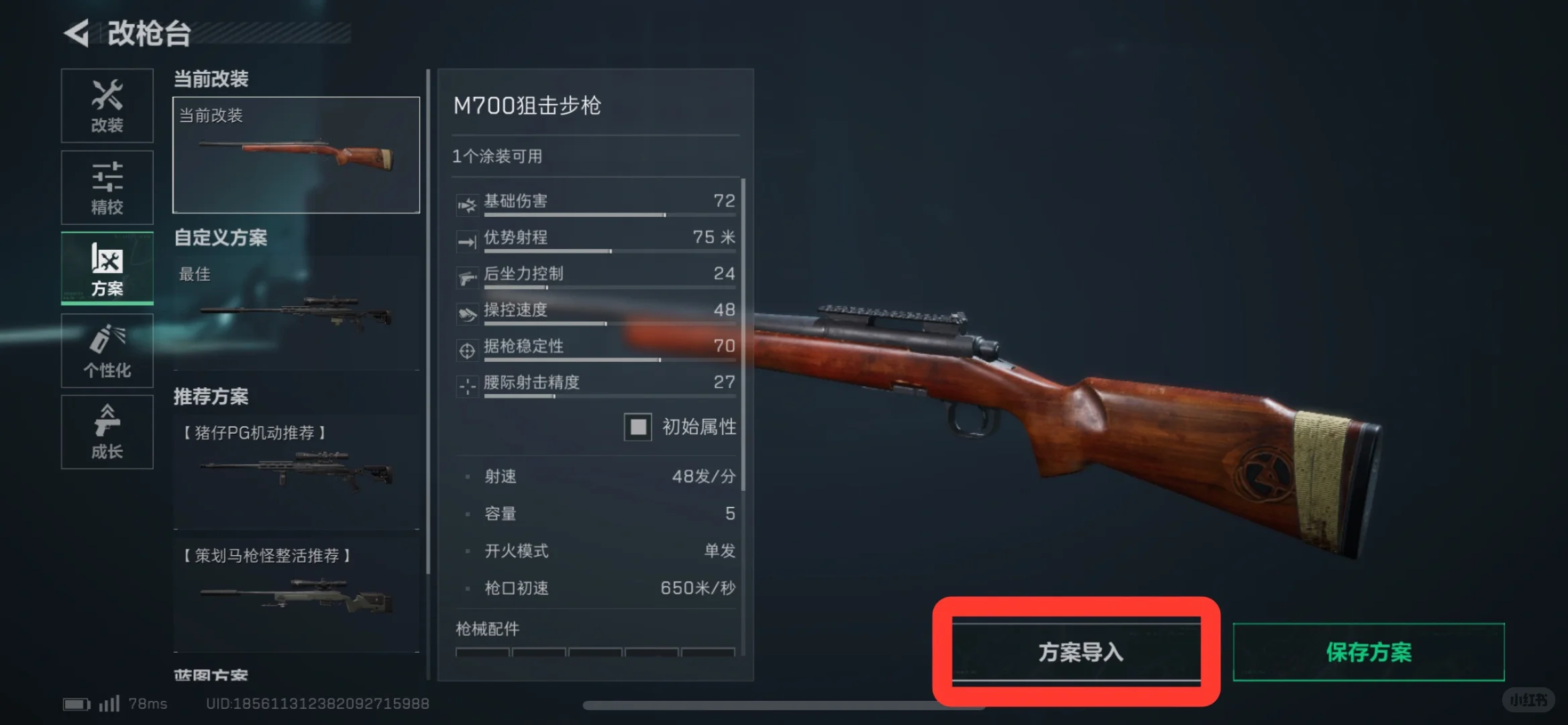Open the 改装 modification panel
Screen dimensions: 1568x725
pyautogui.click(x=107, y=105)
